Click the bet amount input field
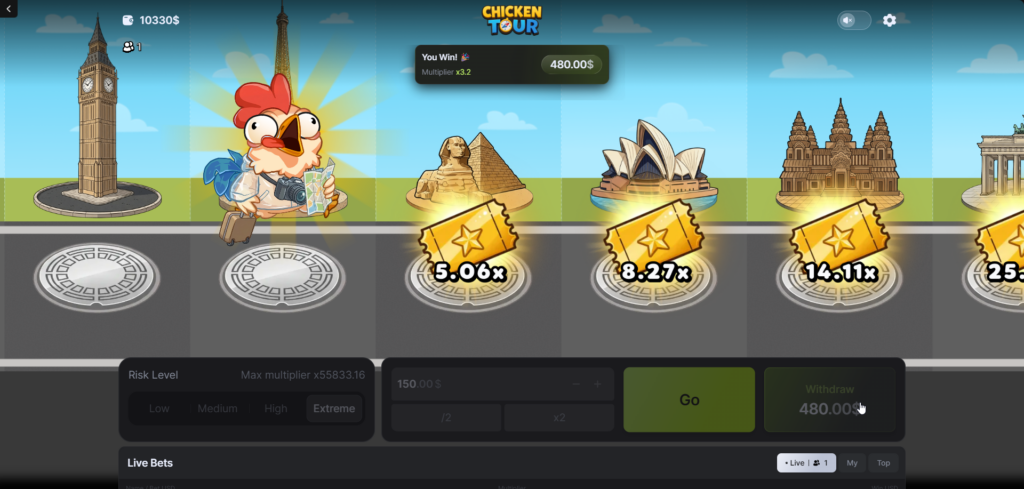This screenshot has width=1024, height=489. 470,384
